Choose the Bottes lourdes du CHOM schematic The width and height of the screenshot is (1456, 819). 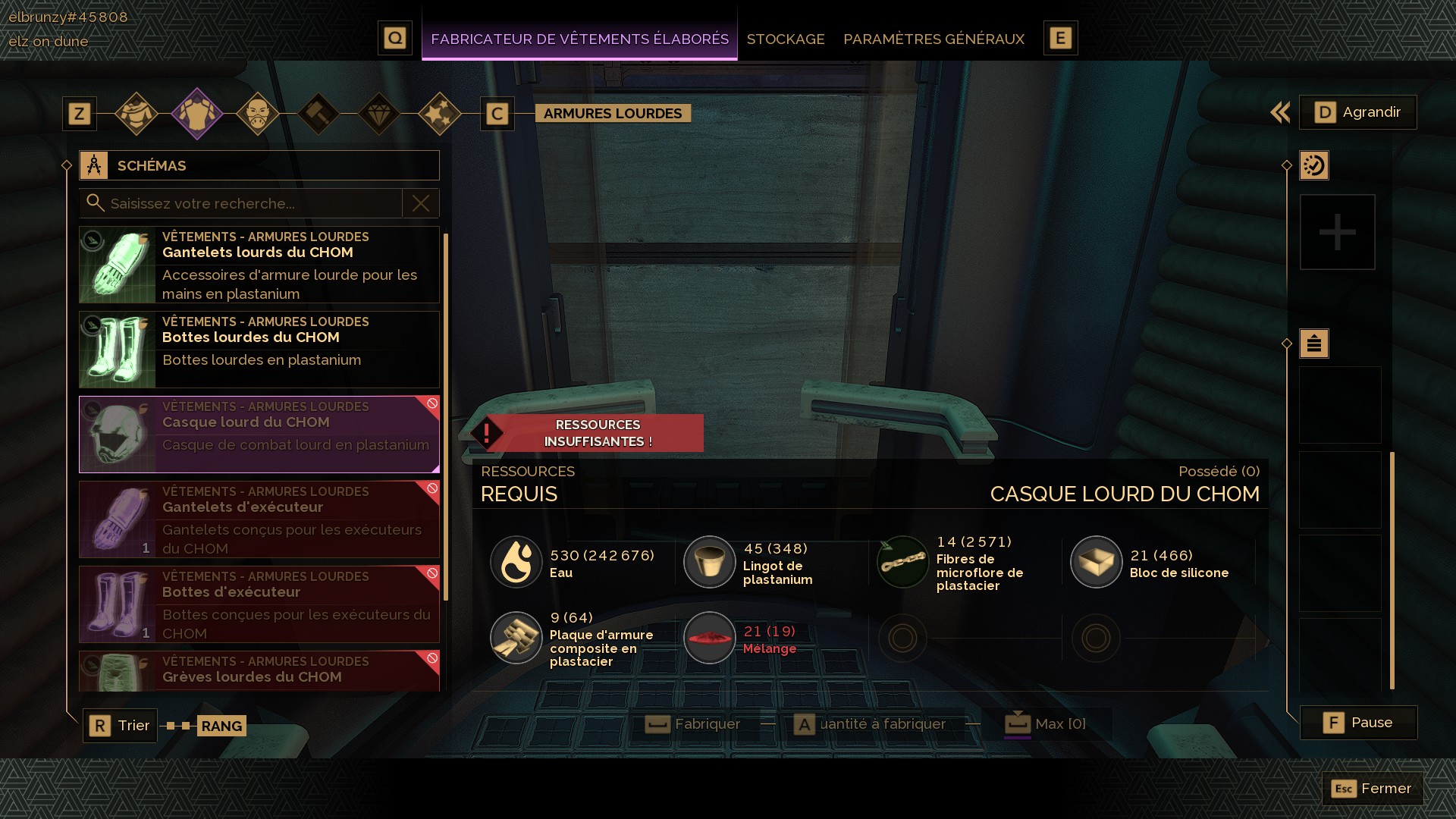[259, 350]
